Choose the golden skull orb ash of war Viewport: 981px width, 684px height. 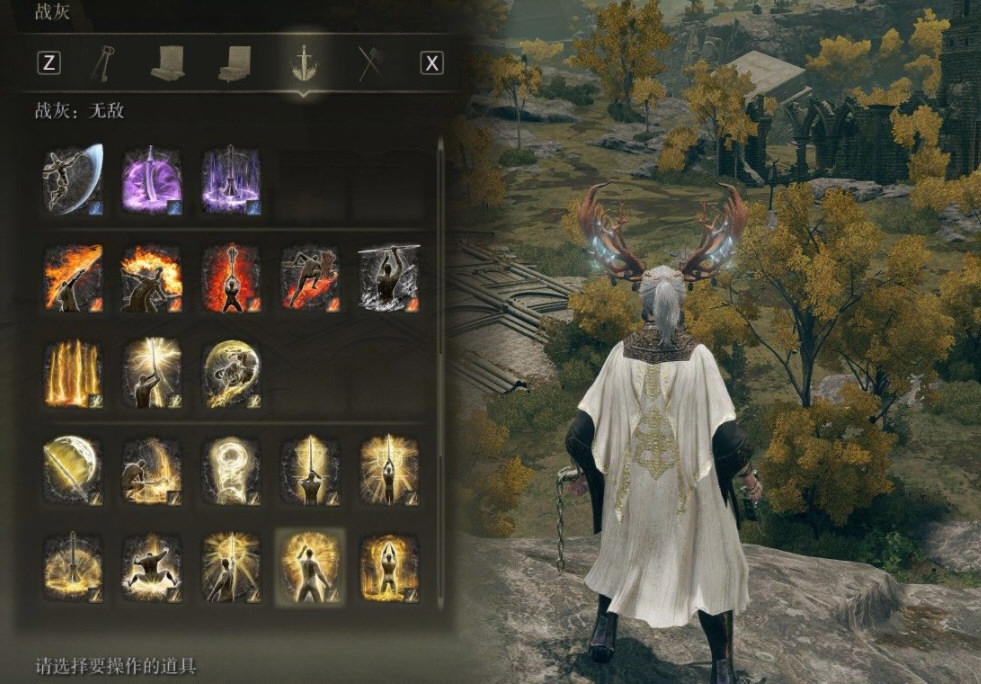pyautogui.click(x=231, y=373)
